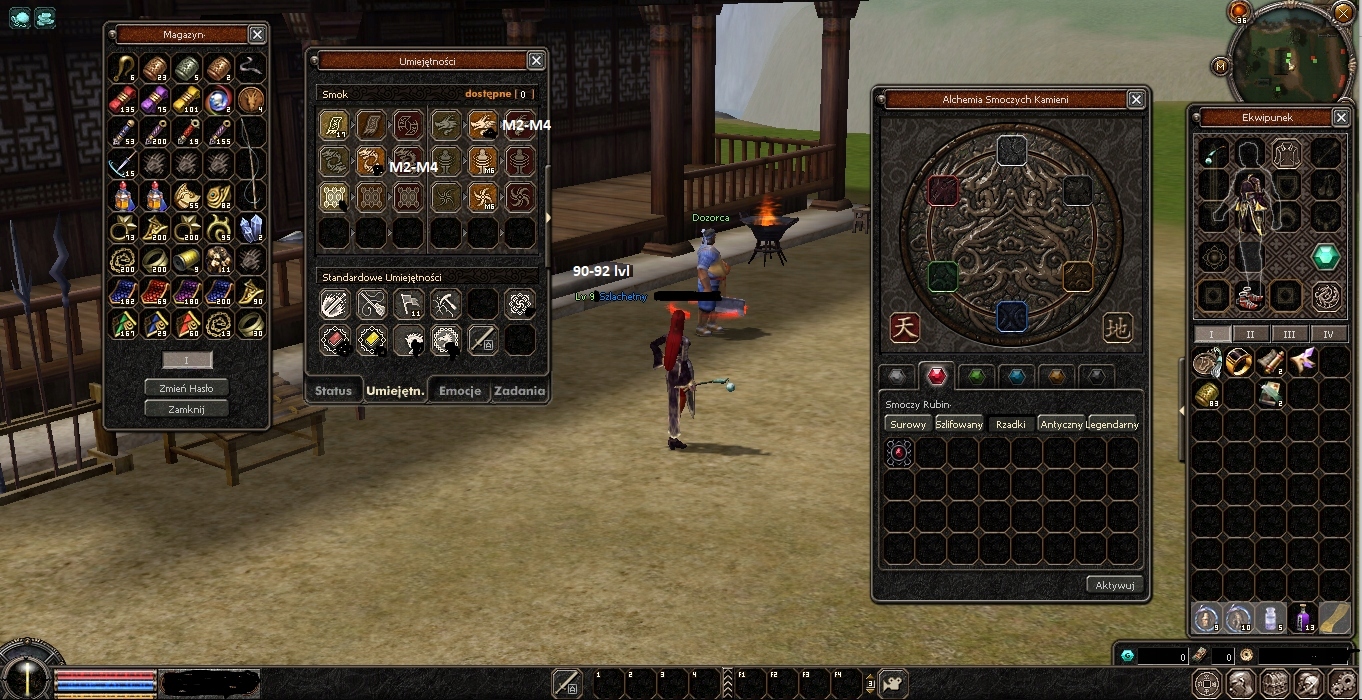Screen dimensions: 1362x700
Task: Close the Umiejętności skills window
Action: tap(536, 61)
